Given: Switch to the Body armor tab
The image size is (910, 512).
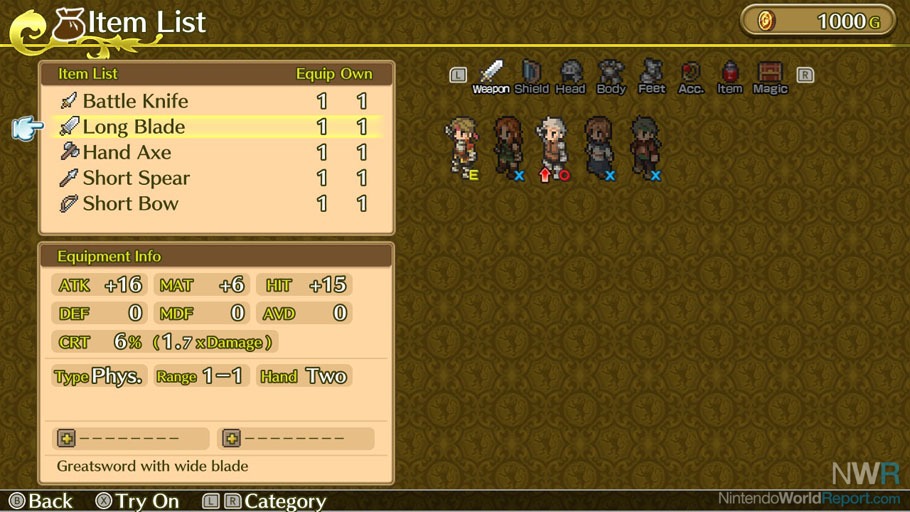Looking at the screenshot, I should click(x=611, y=76).
